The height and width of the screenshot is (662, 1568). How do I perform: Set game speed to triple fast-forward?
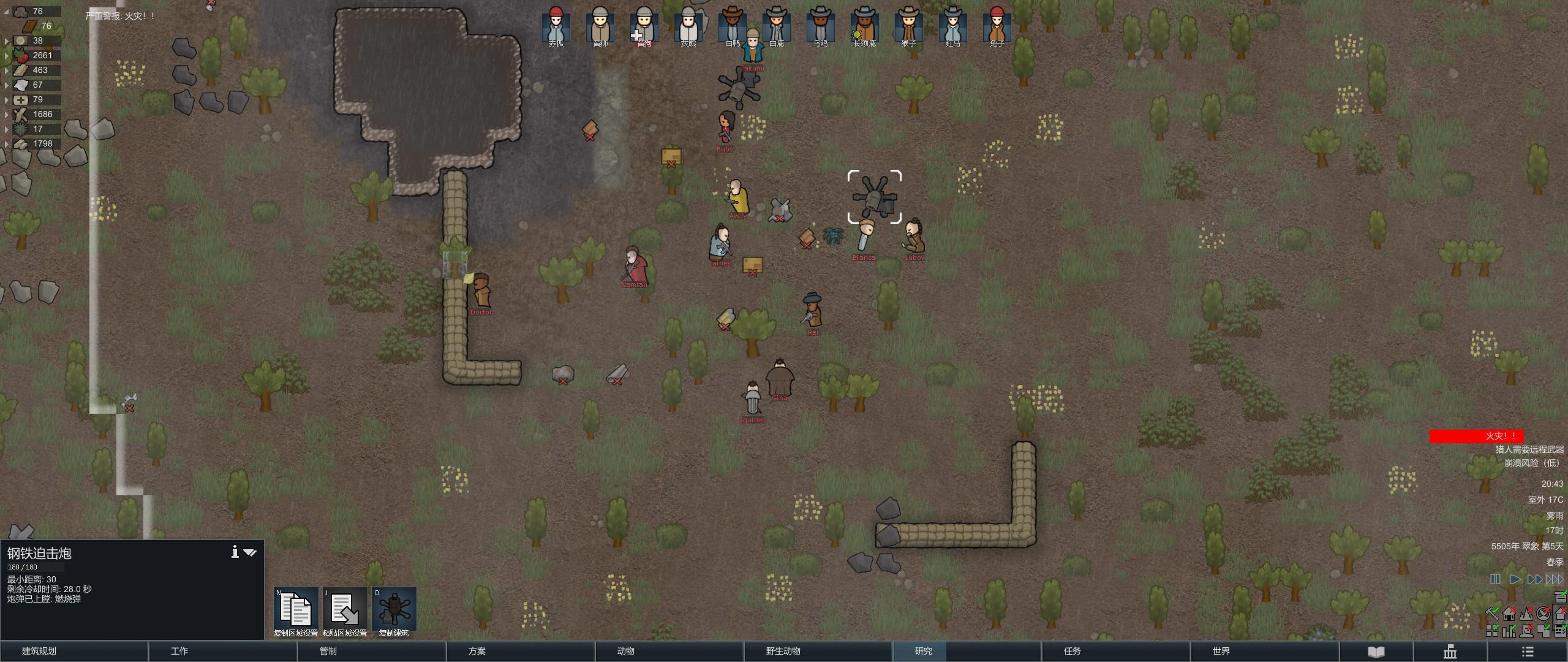click(x=1554, y=579)
